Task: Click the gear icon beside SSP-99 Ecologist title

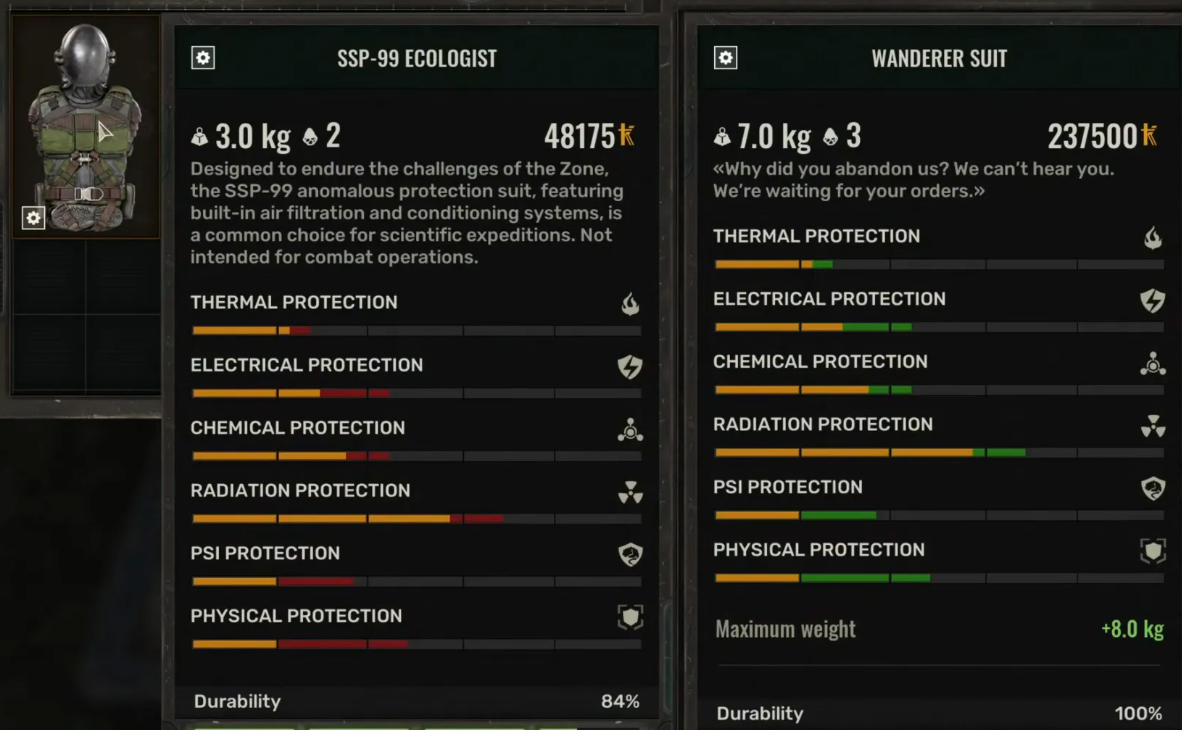Action: click(203, 58)
